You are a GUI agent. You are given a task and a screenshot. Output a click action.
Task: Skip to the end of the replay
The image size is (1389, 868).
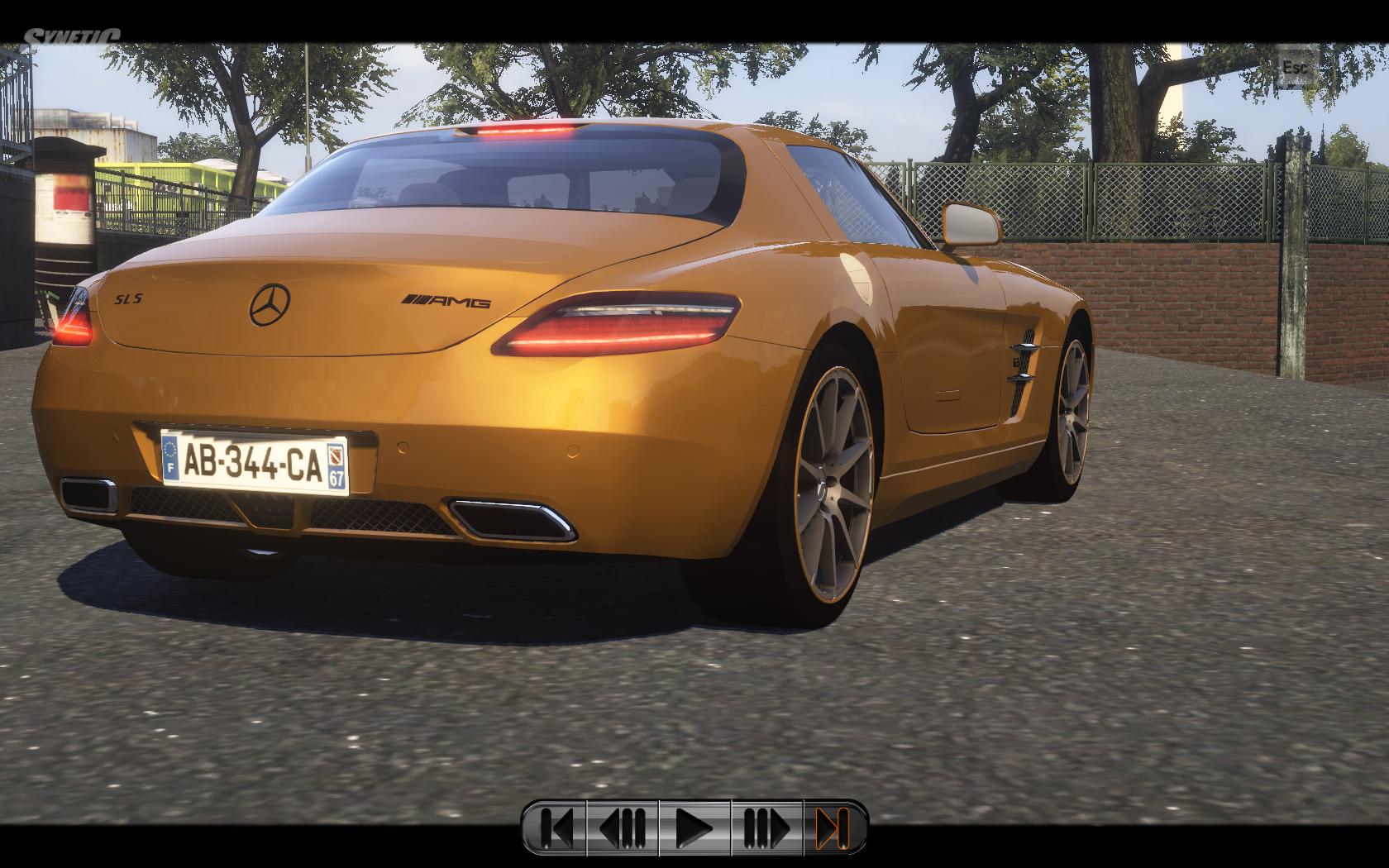[833, 827]
